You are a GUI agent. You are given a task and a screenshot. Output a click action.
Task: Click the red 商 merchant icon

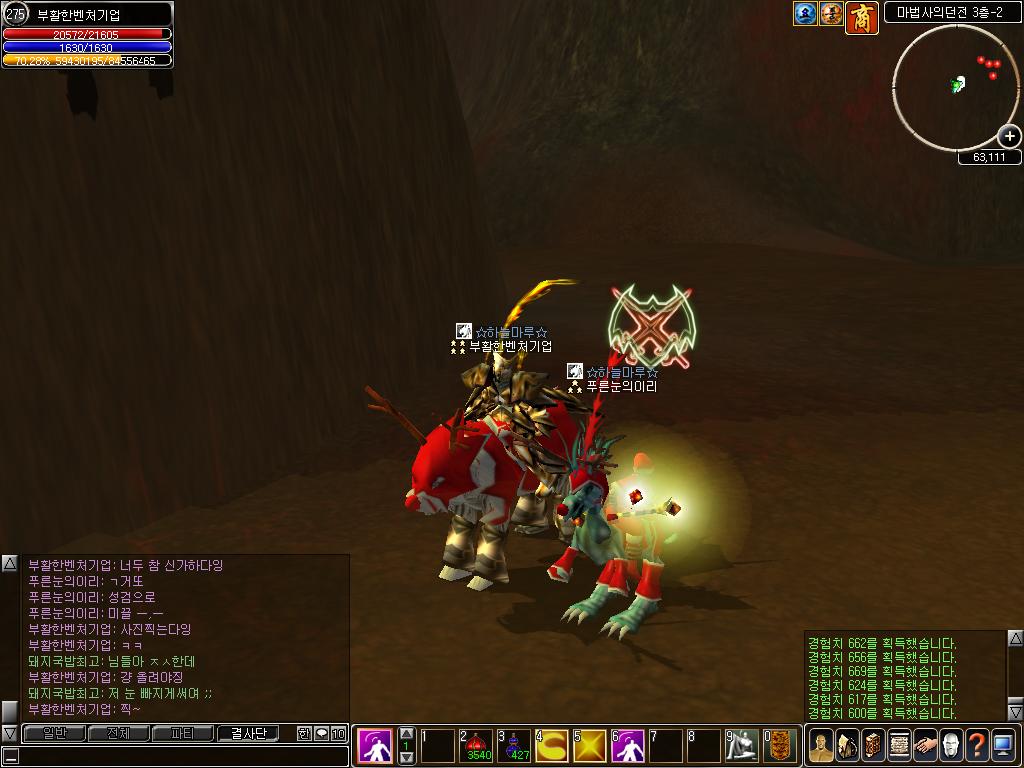862,17
